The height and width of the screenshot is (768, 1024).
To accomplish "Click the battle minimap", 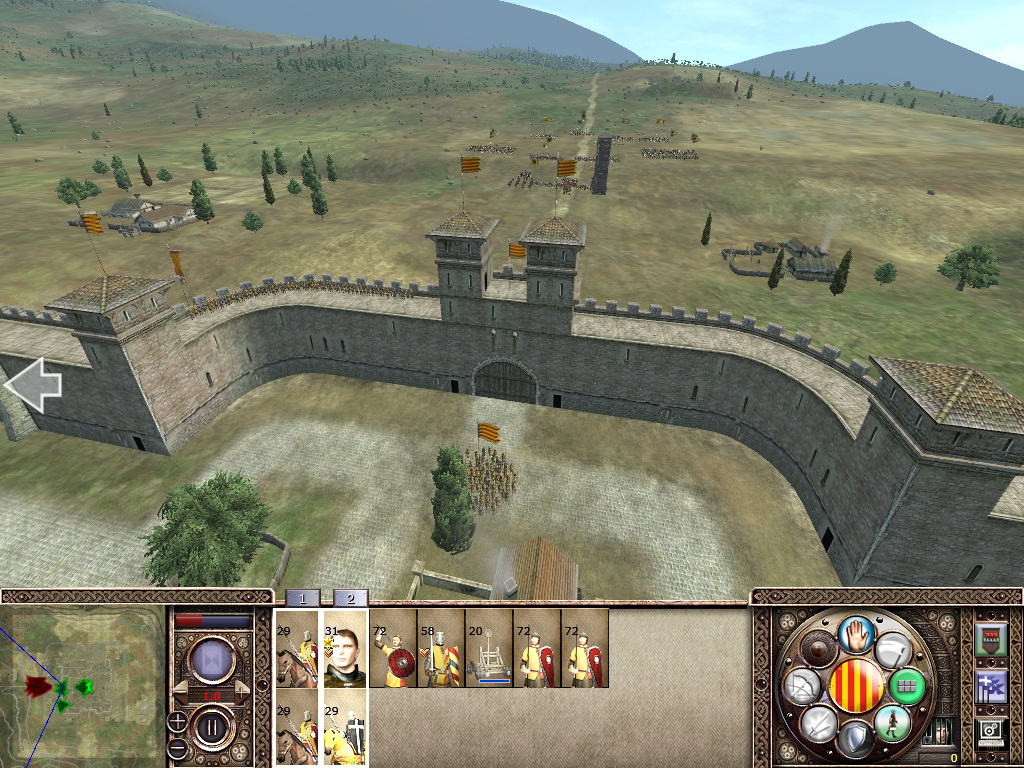I will [82, 686].
